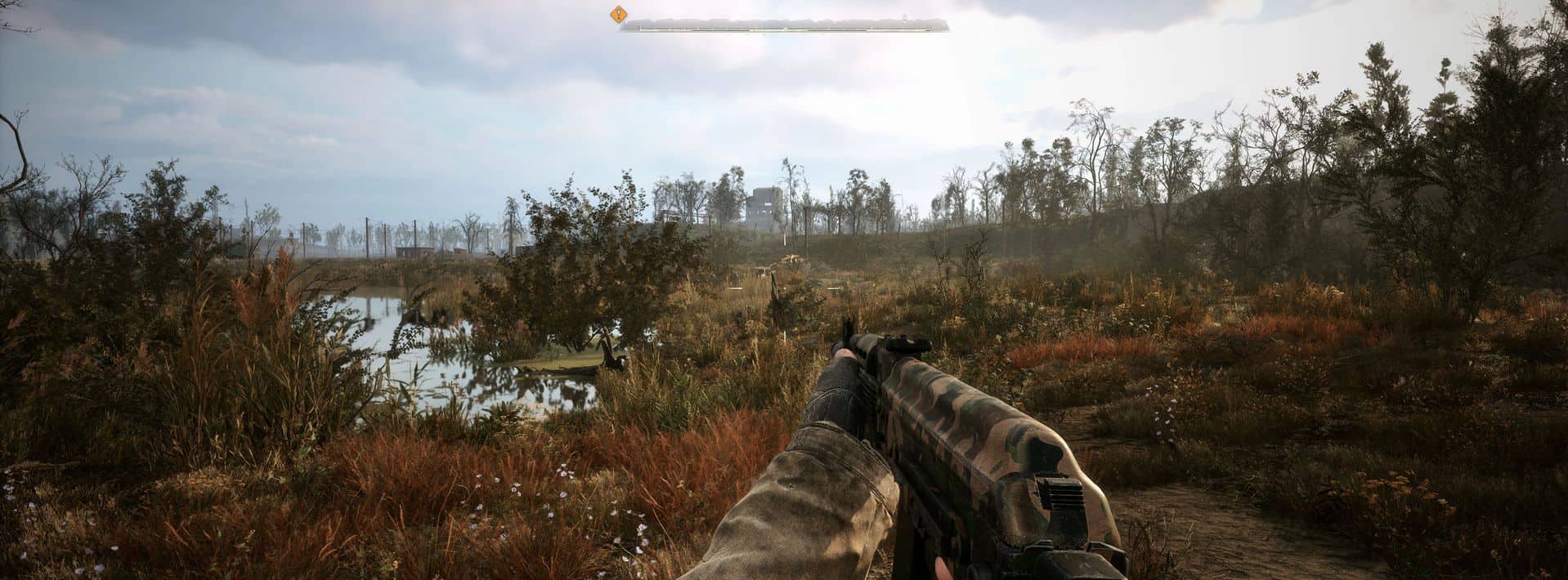The height and width of the screenshot is (580, 1568).
Task: Click the orange quest marker icon
Action: [x=619, y=14]
